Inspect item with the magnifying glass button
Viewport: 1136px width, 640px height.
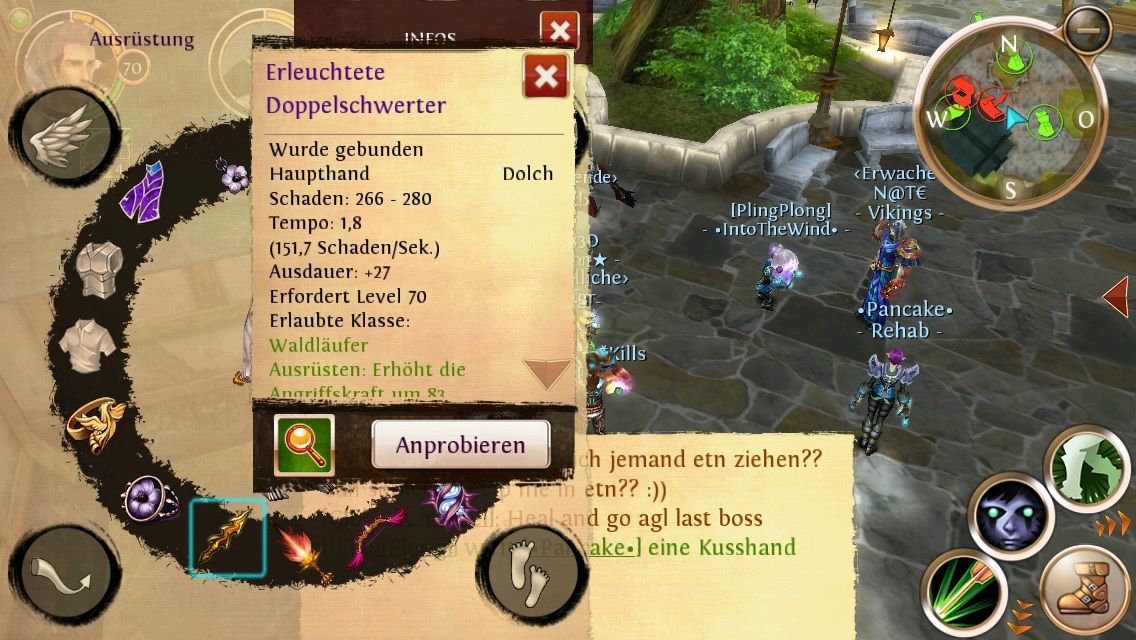pyautogui.click(x=304, y=445)
